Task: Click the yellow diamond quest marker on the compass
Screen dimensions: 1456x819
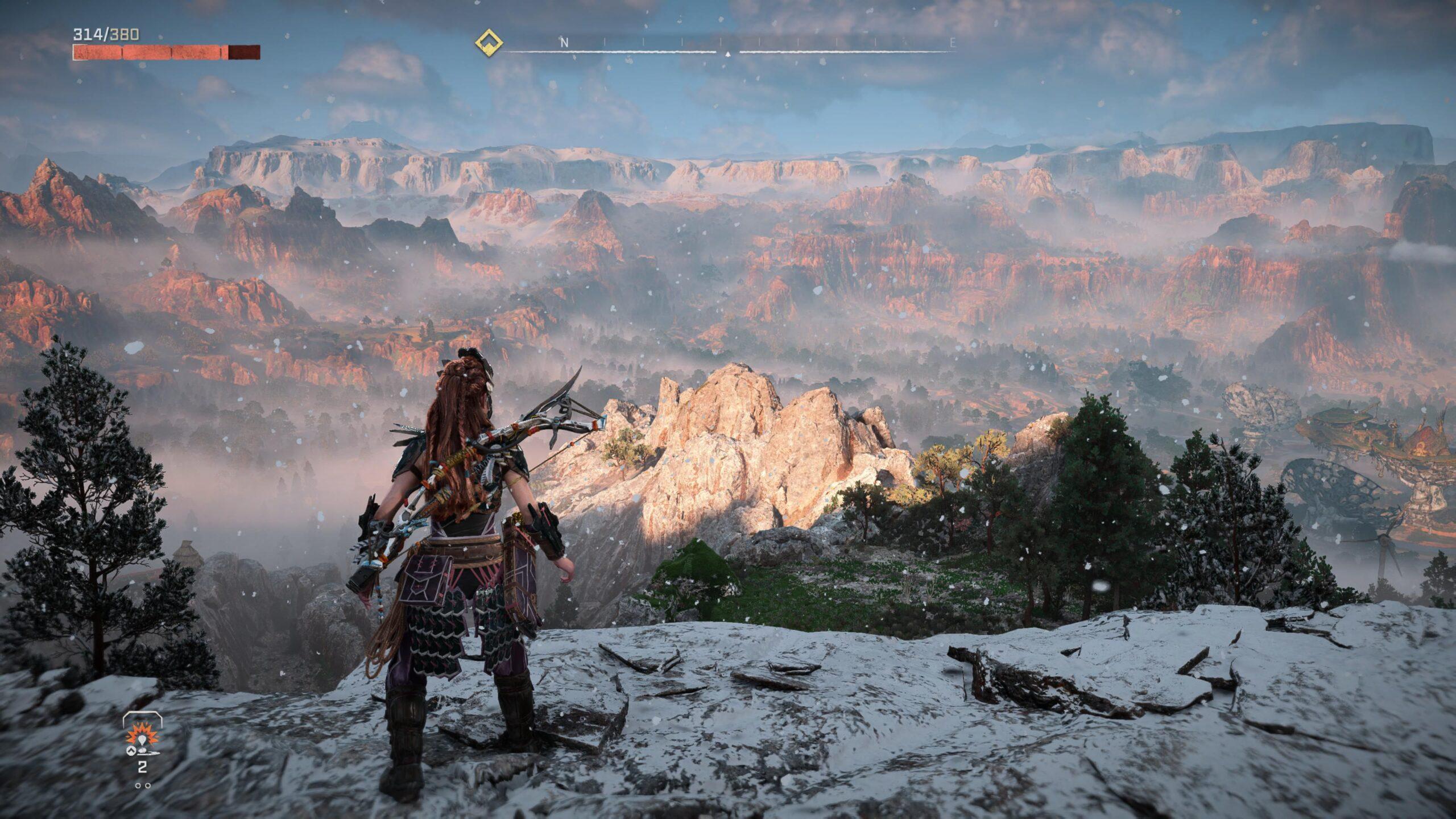Action: click(489, 42)
